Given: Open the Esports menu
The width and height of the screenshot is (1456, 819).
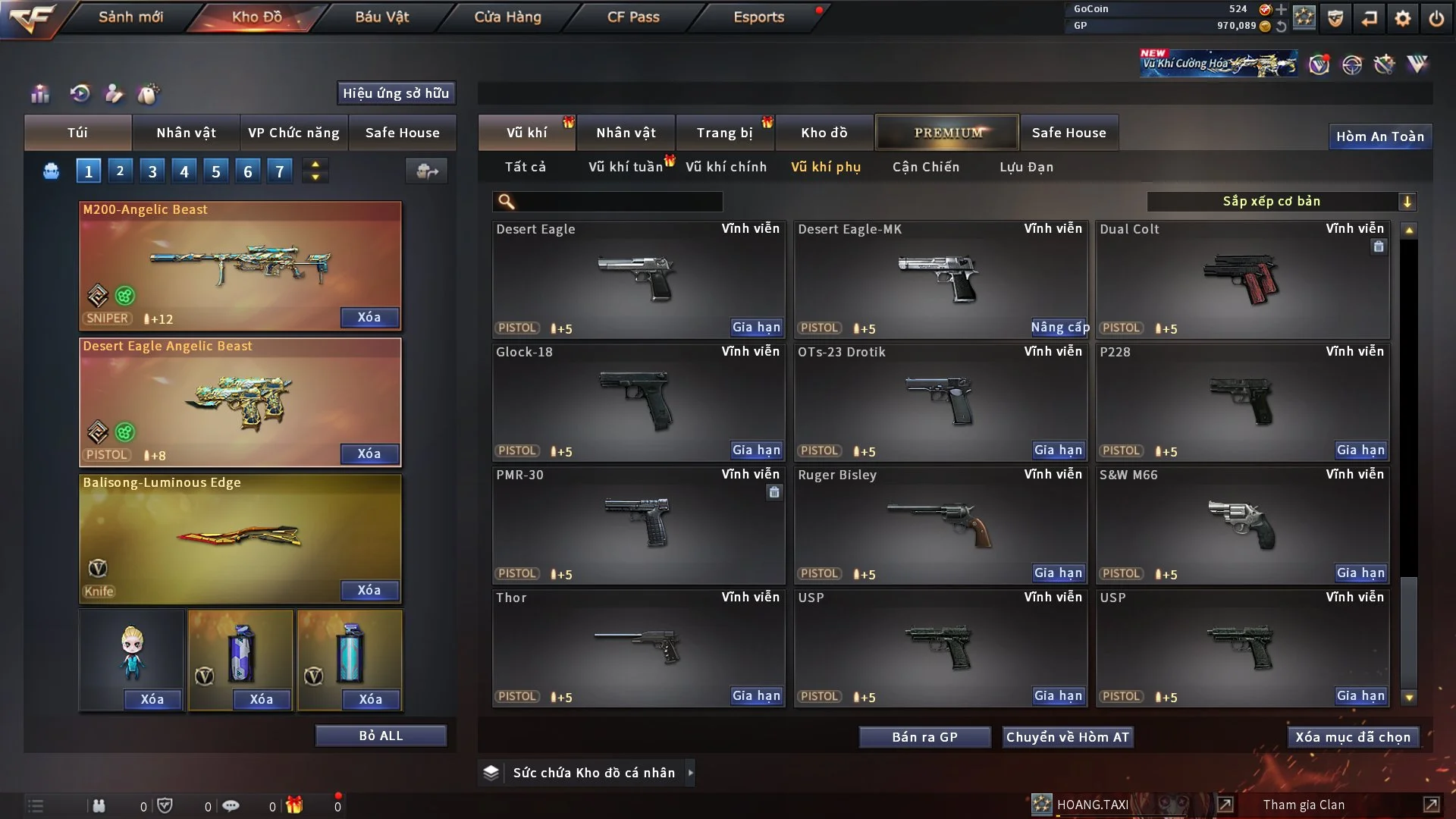Looking at the screenshot, I should point(758,17).
